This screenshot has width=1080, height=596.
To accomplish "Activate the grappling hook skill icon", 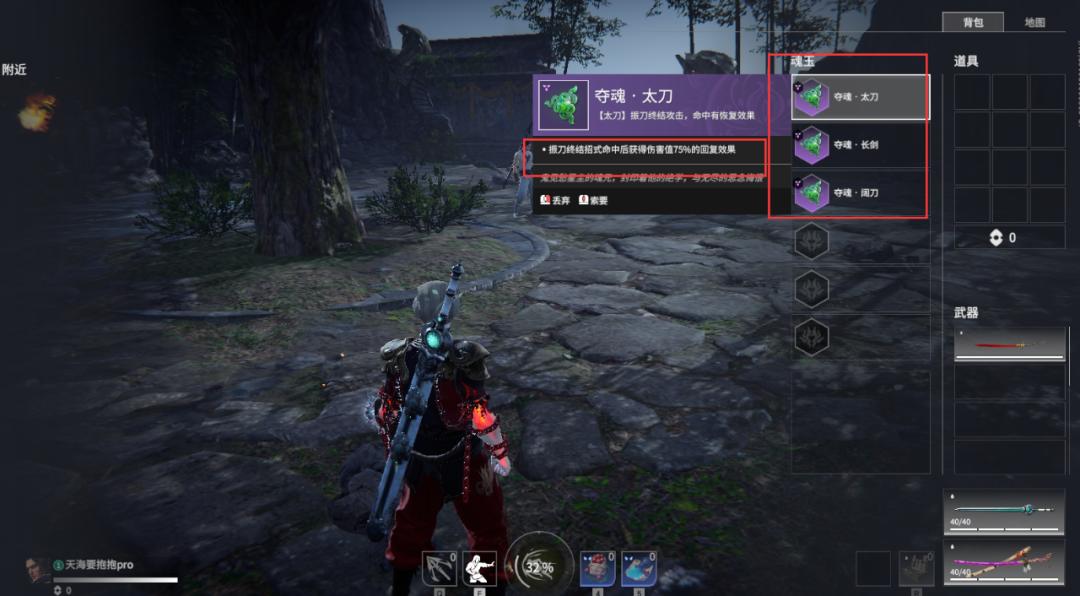I will [x=439, y=568].
